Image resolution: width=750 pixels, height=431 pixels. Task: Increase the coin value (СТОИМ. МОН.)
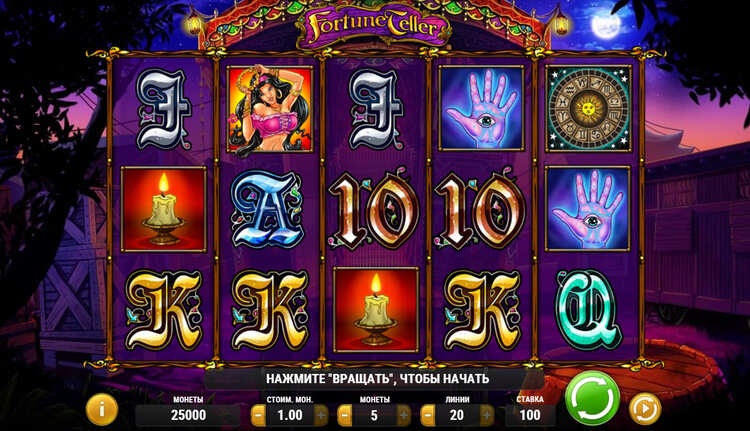pyautogui.click(x=320, y=415)
